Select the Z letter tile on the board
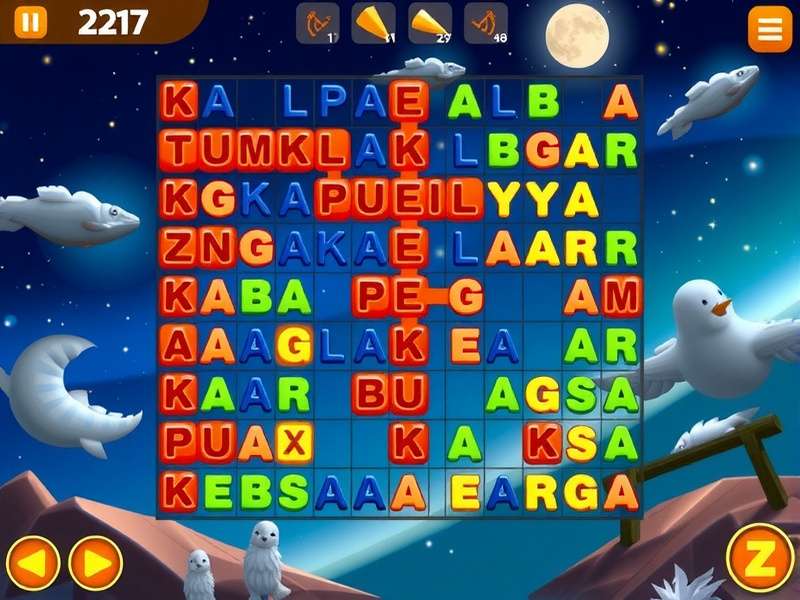 (x=179, y=247)
